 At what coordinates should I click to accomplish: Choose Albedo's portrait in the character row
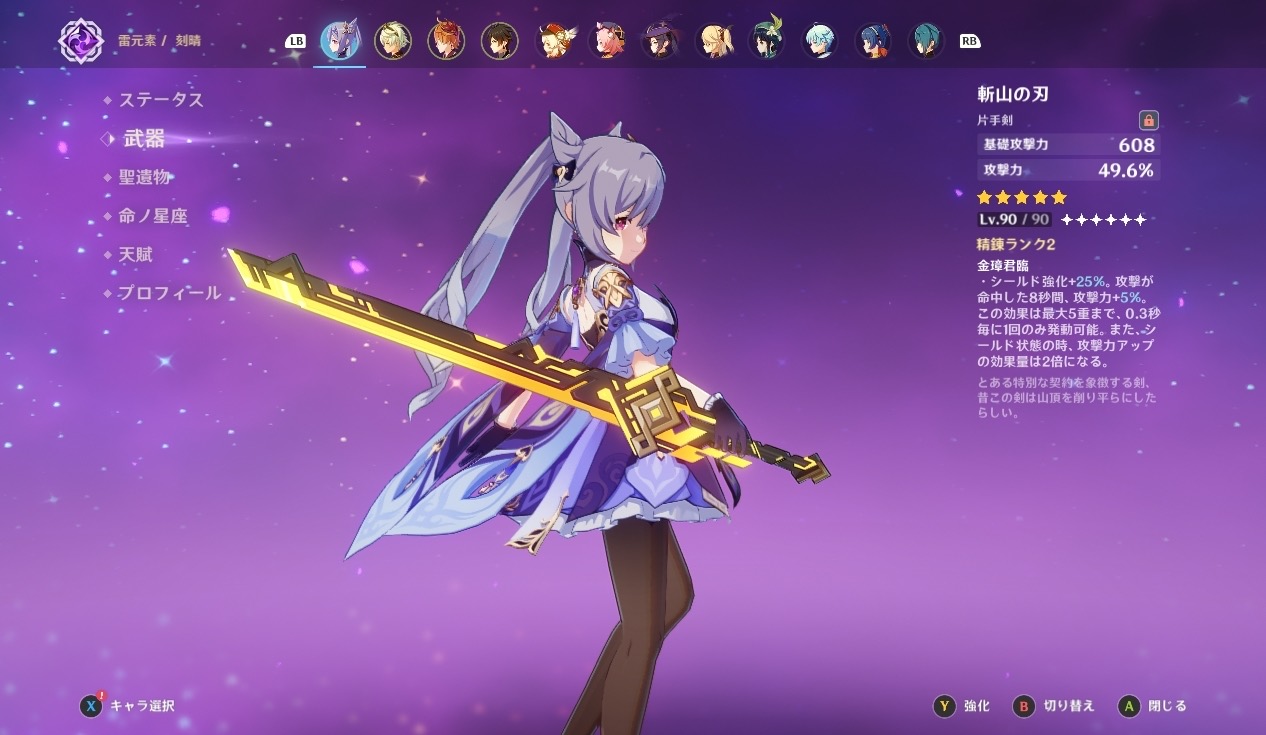coord(392,41)
